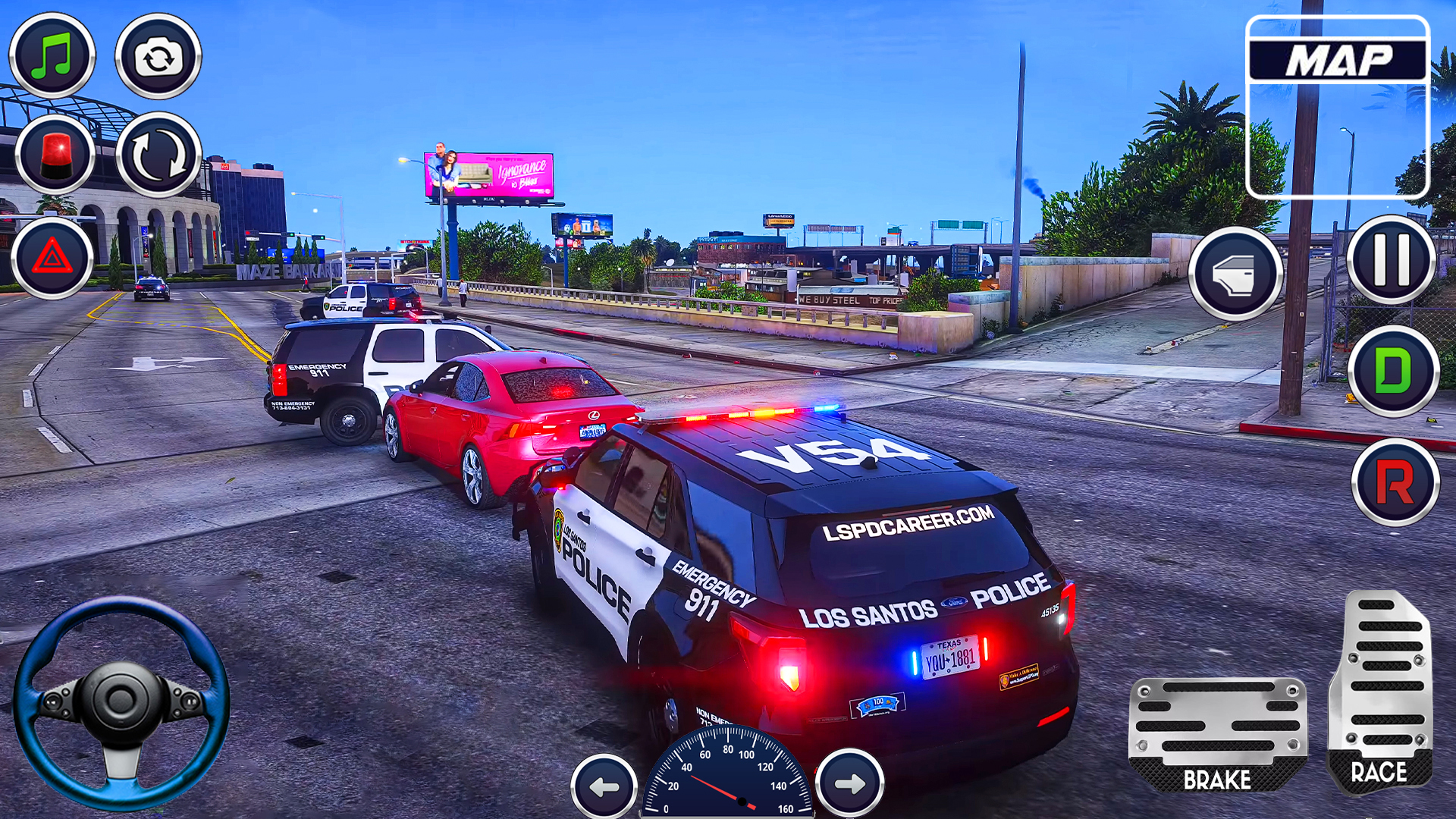Image resolution: width=1456 pixels, height=819 pixels.
Task: Signal right with the right arrow
Action: coord(849,783)
